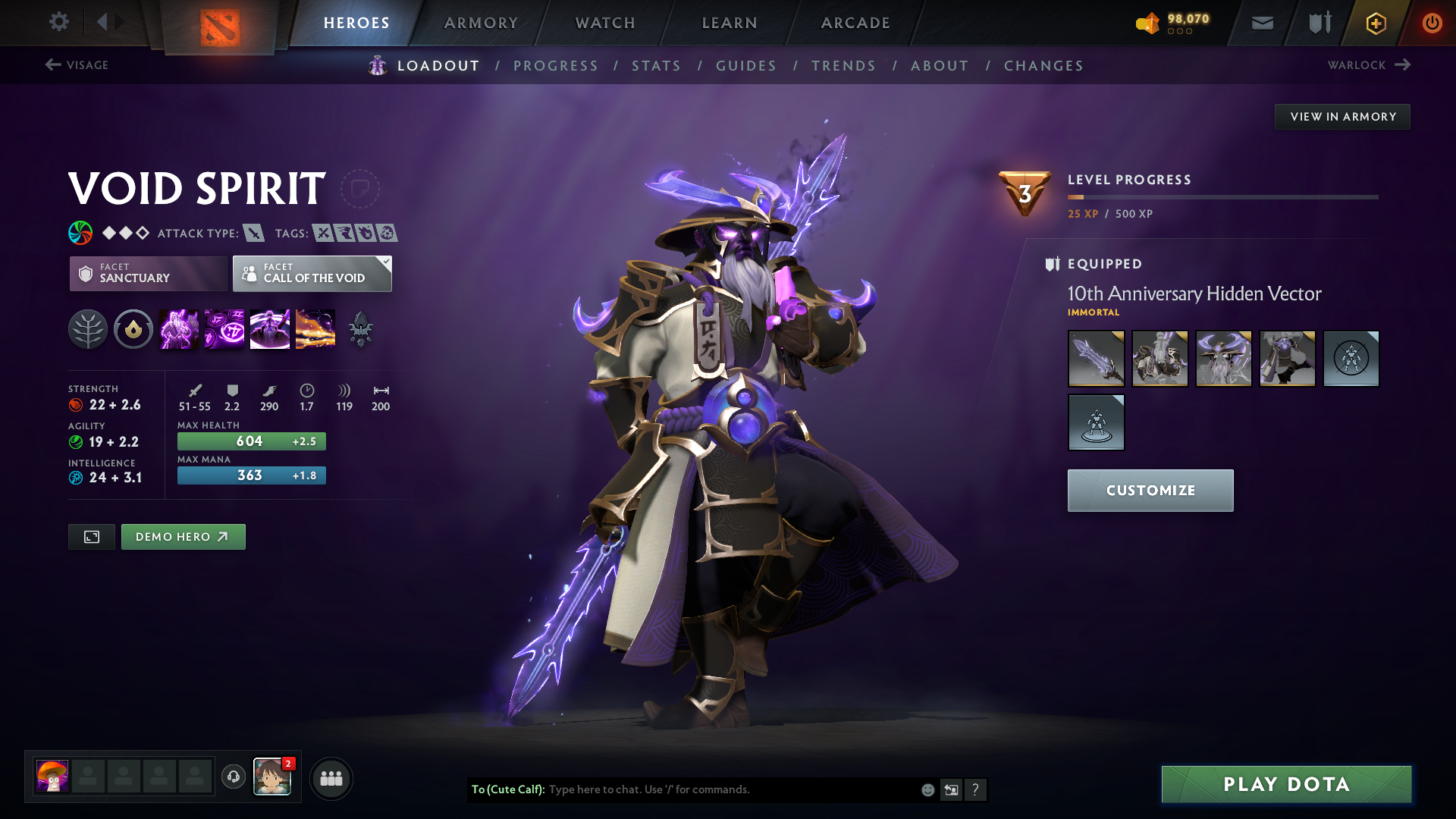Switch to the STATS tab
The width and height of the screenshot is (1456, 819).
(657, 66)
